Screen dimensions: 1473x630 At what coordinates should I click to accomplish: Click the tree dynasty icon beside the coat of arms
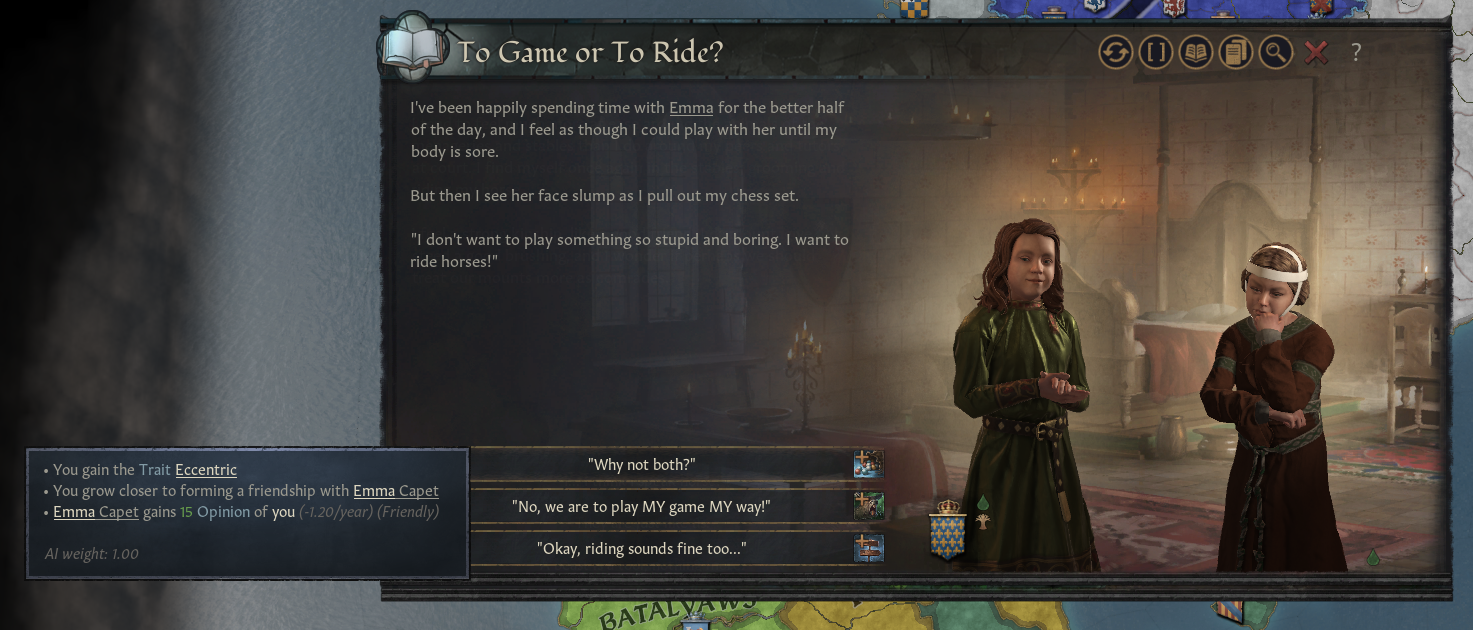point(983,521)
